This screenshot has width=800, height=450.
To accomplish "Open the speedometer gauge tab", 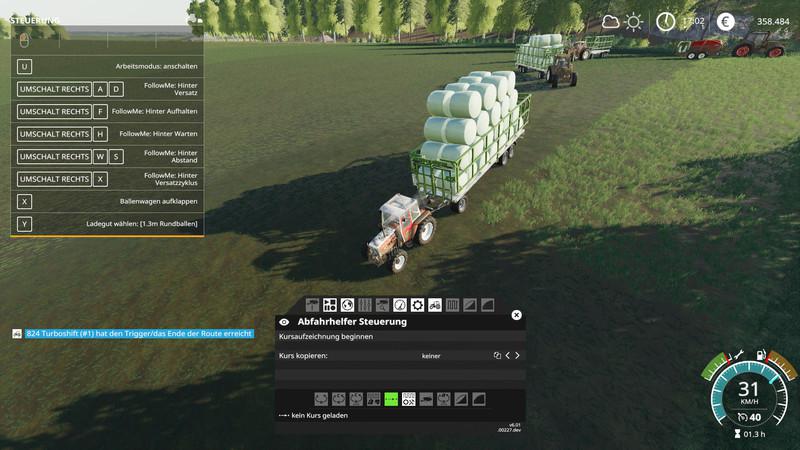I will point(400,305).
